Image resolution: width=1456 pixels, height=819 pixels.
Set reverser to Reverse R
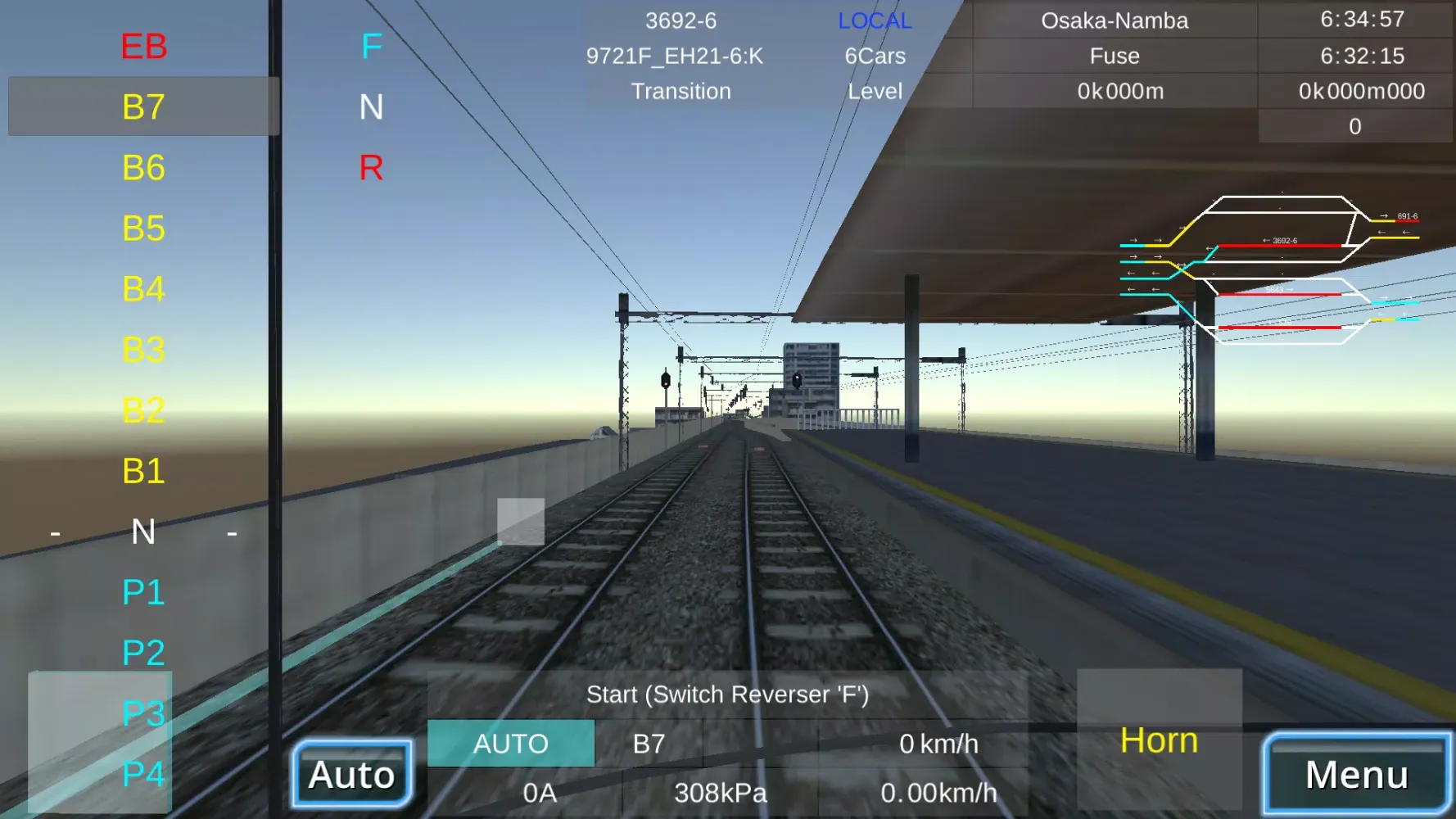tap(373, 170)
